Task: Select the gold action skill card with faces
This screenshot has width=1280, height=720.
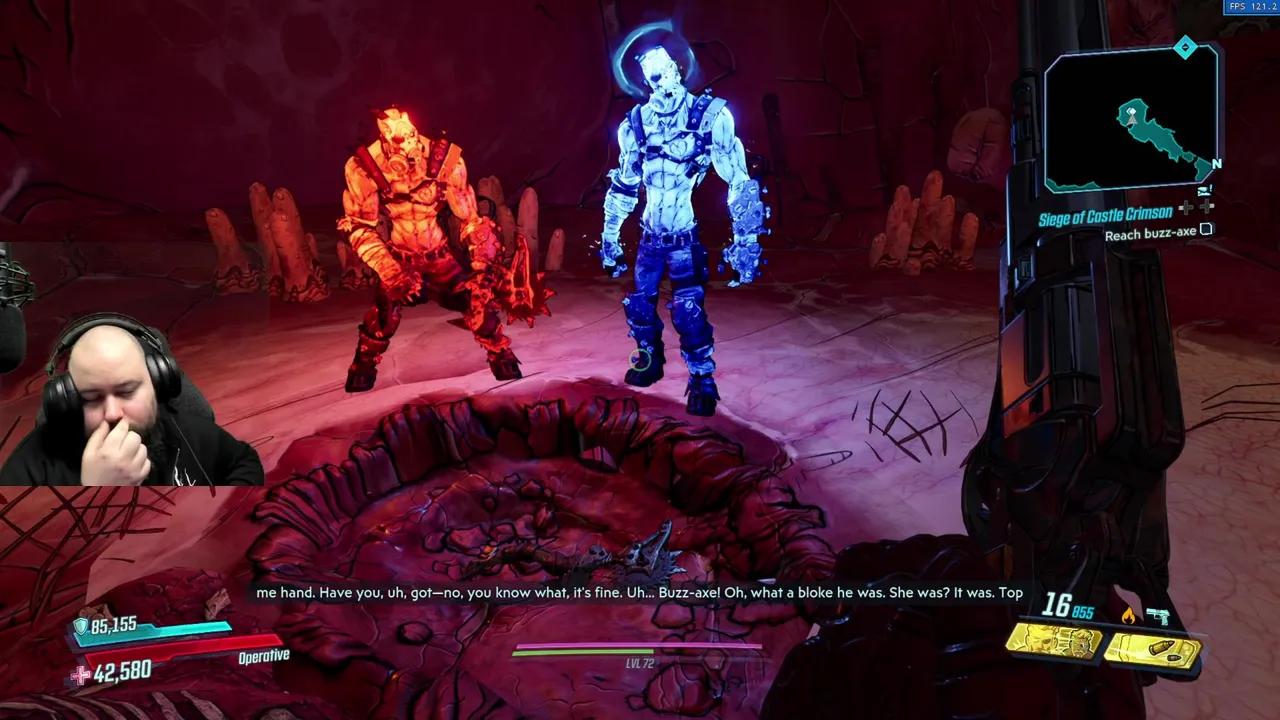Action: tap(1053, 641)
